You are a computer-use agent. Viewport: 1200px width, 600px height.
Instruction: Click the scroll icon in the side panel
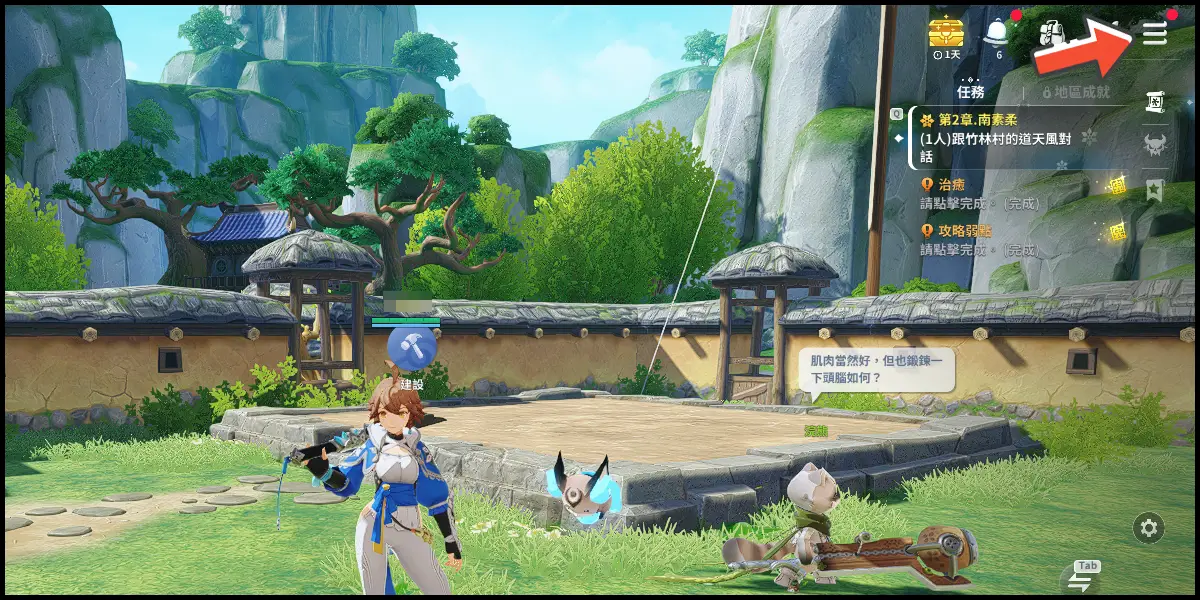tap(1155, 100)
